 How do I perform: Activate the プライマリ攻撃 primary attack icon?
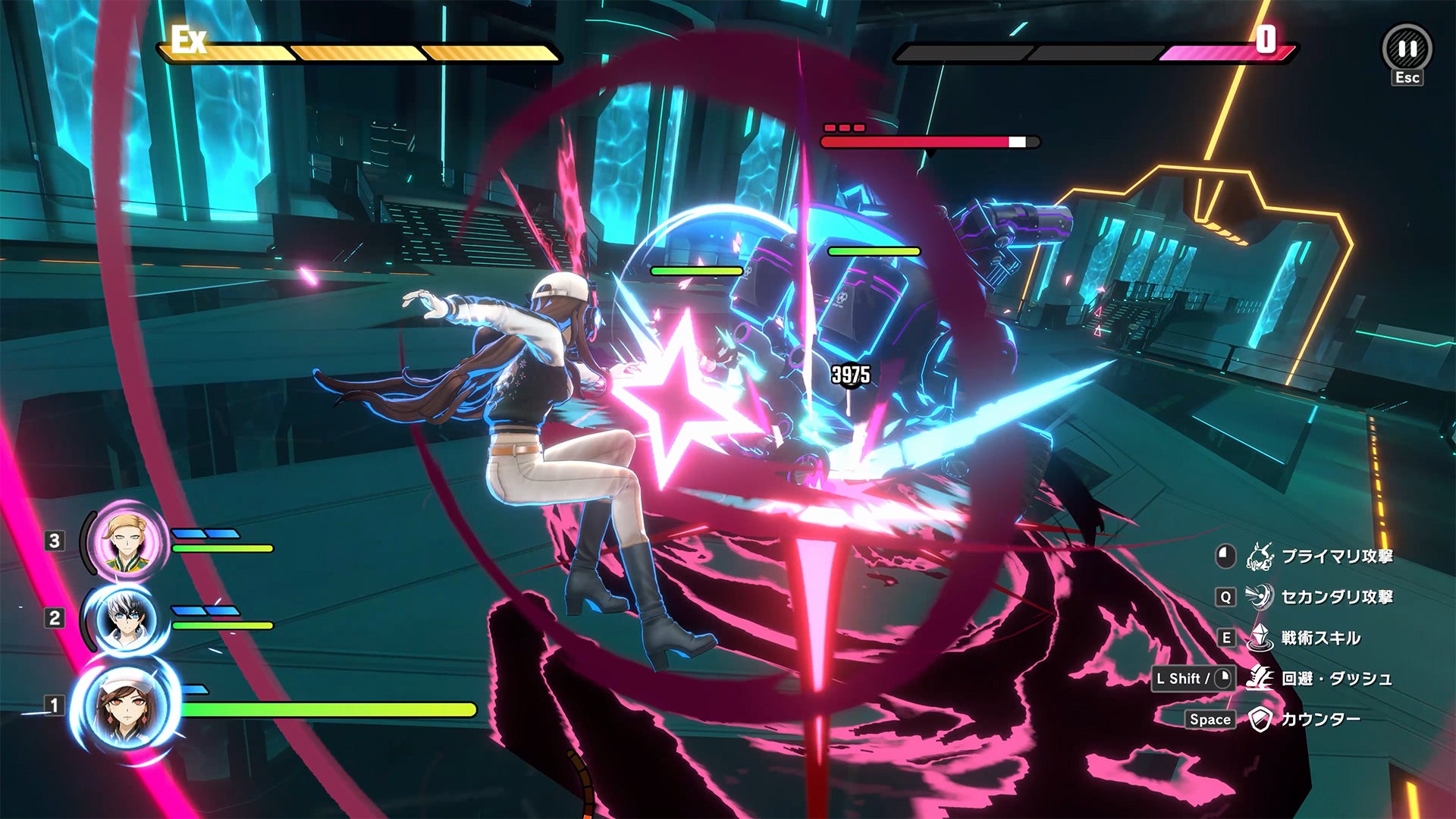tap(1260, 557)
